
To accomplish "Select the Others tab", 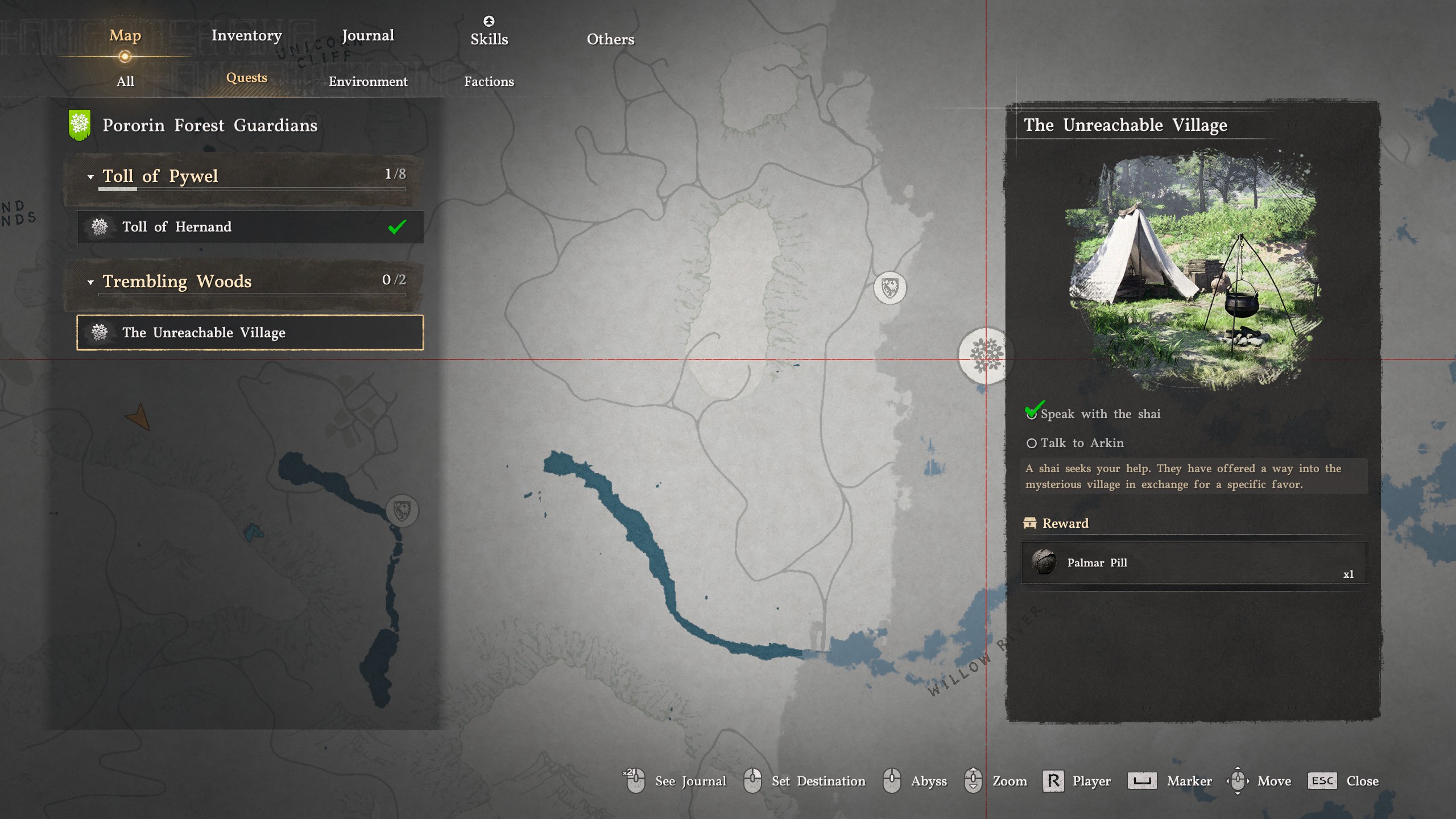I will click(610, 39).
